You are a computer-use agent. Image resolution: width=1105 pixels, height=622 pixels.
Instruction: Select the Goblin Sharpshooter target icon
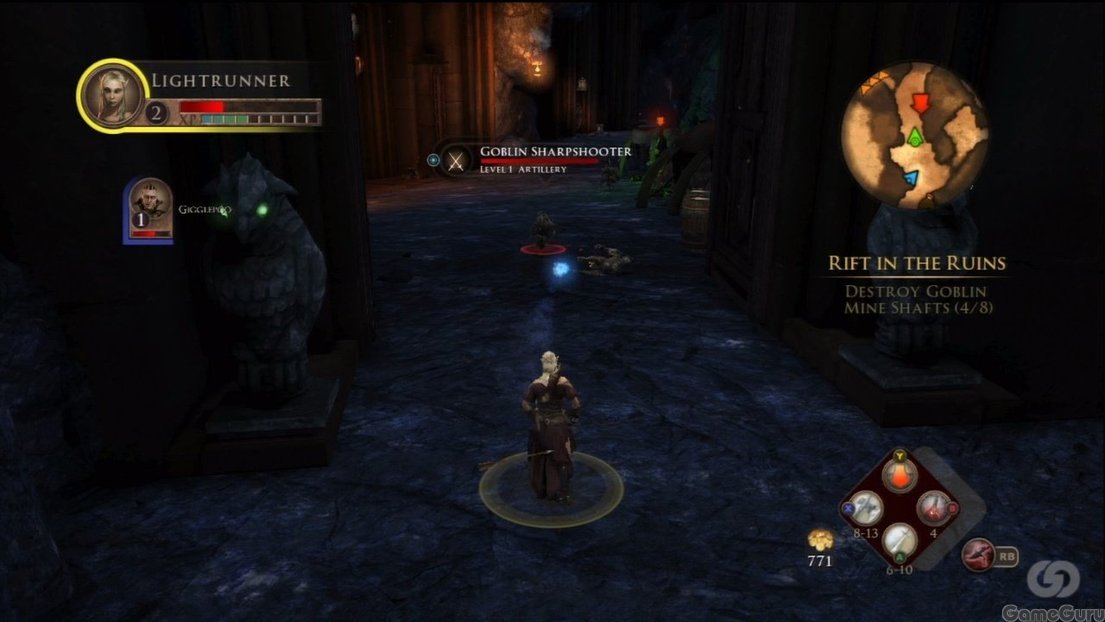coord(457,159)
